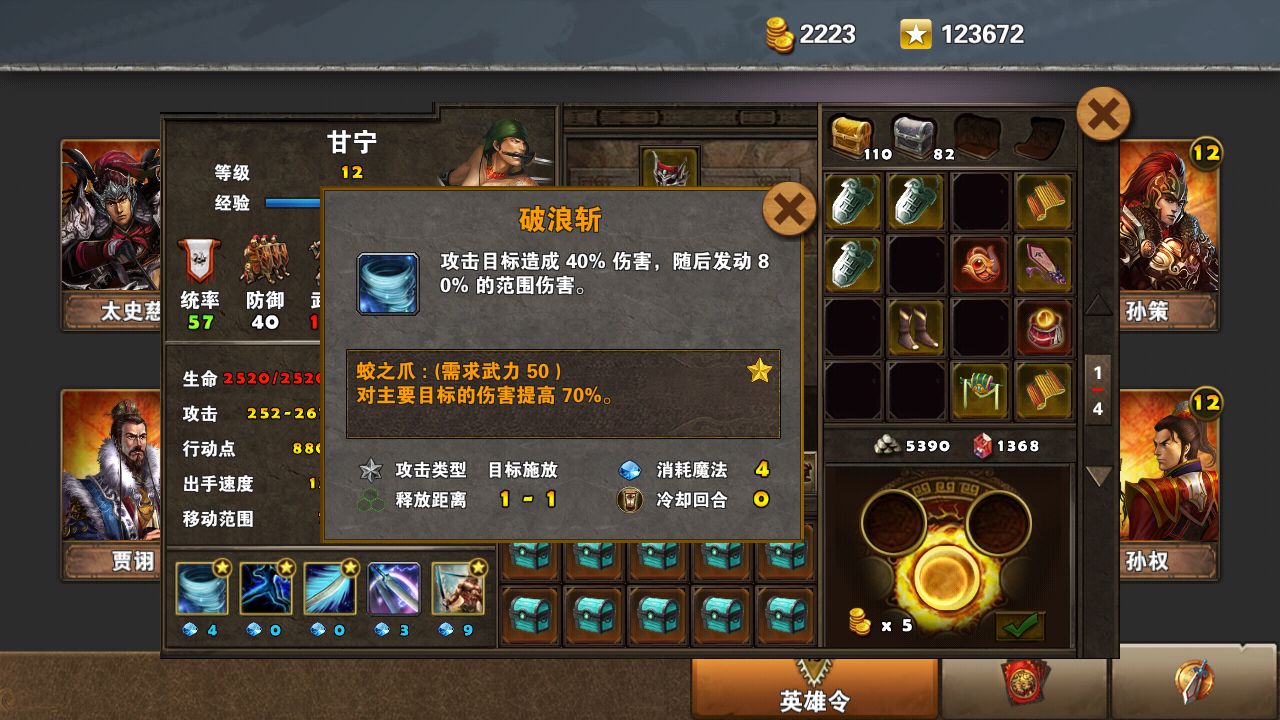This screenshot has height=720, width=1280.
Task: Select the leather boots inventory item
Action: click(x=915, y=329)
